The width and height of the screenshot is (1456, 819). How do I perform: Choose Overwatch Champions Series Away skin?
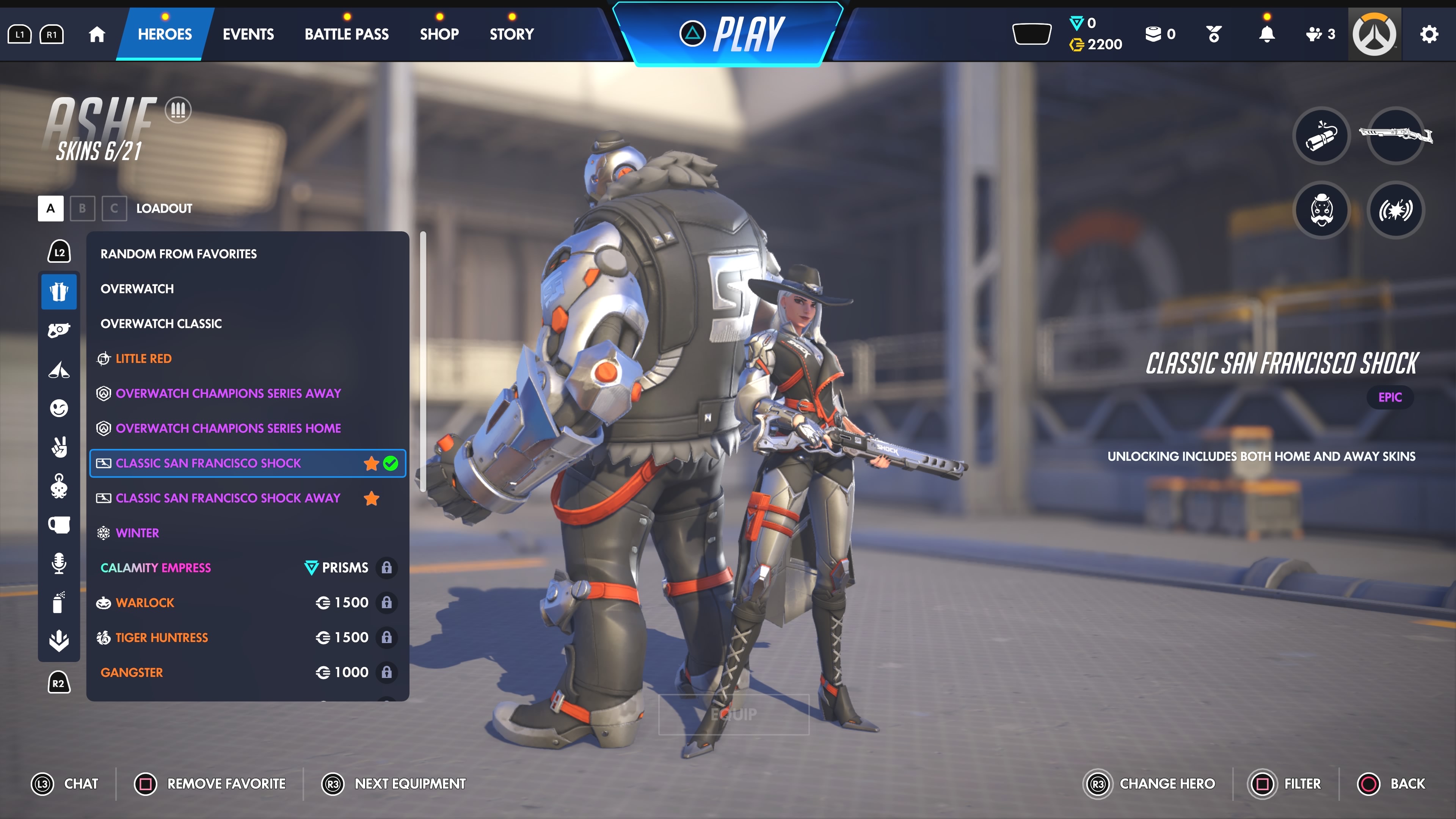(228, 394)
